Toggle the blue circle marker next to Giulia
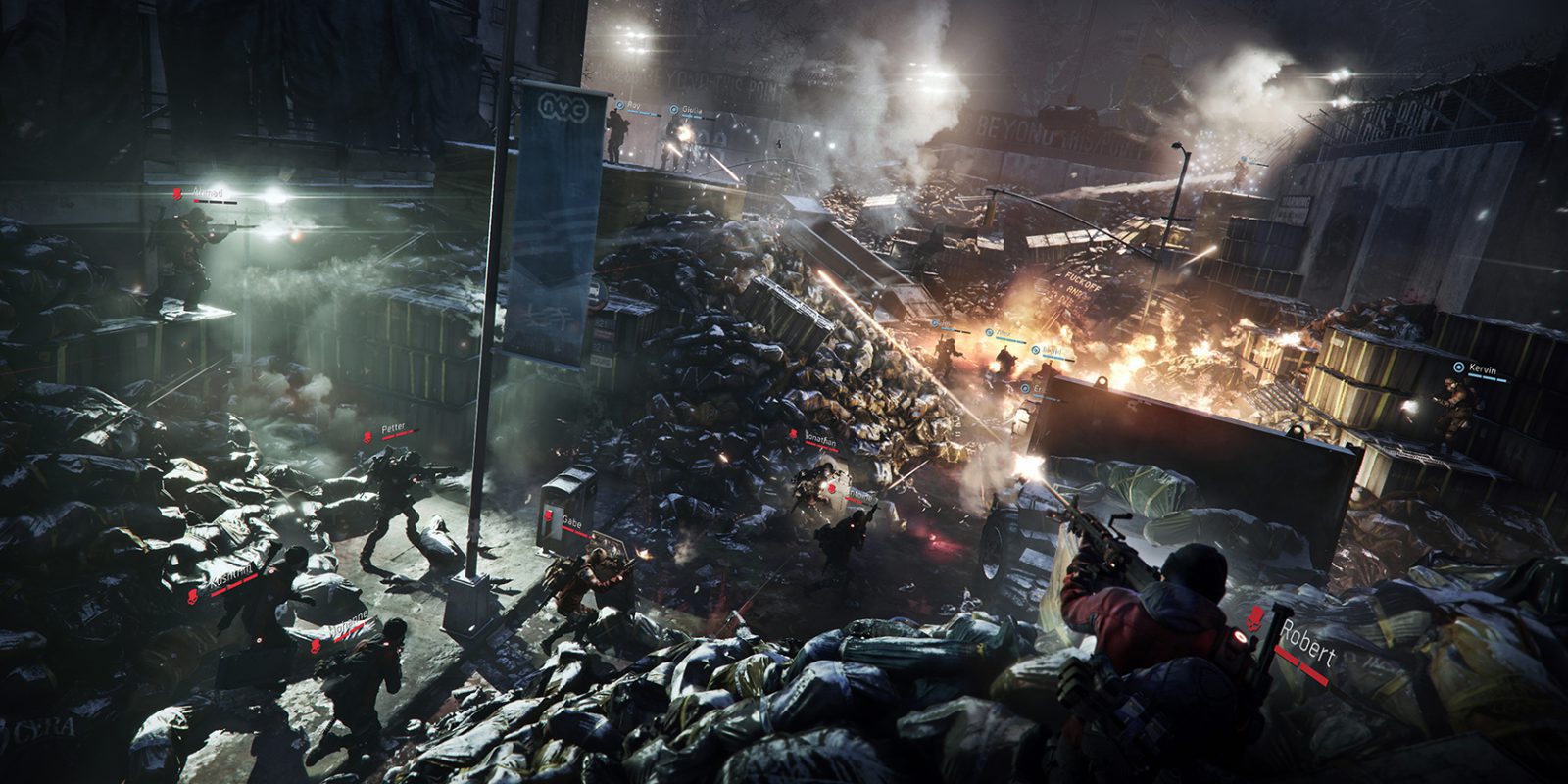Image resolution: width=1568 pixels, height=784 pixels. (x=673, y=108)
